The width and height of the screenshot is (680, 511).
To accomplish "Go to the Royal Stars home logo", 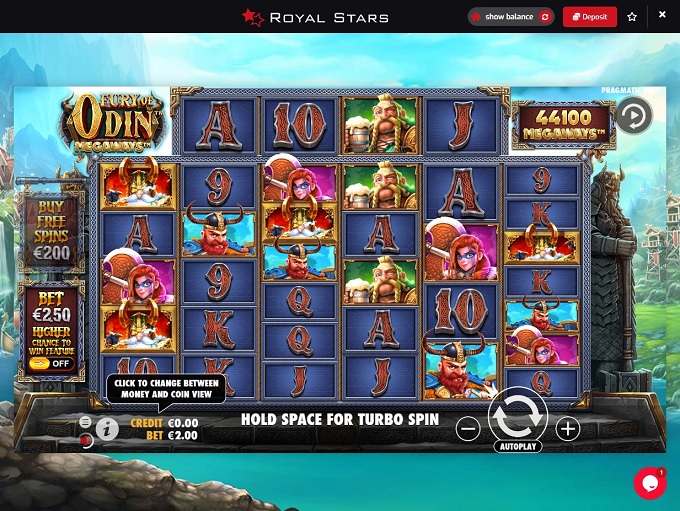I will tap(314, 17).
